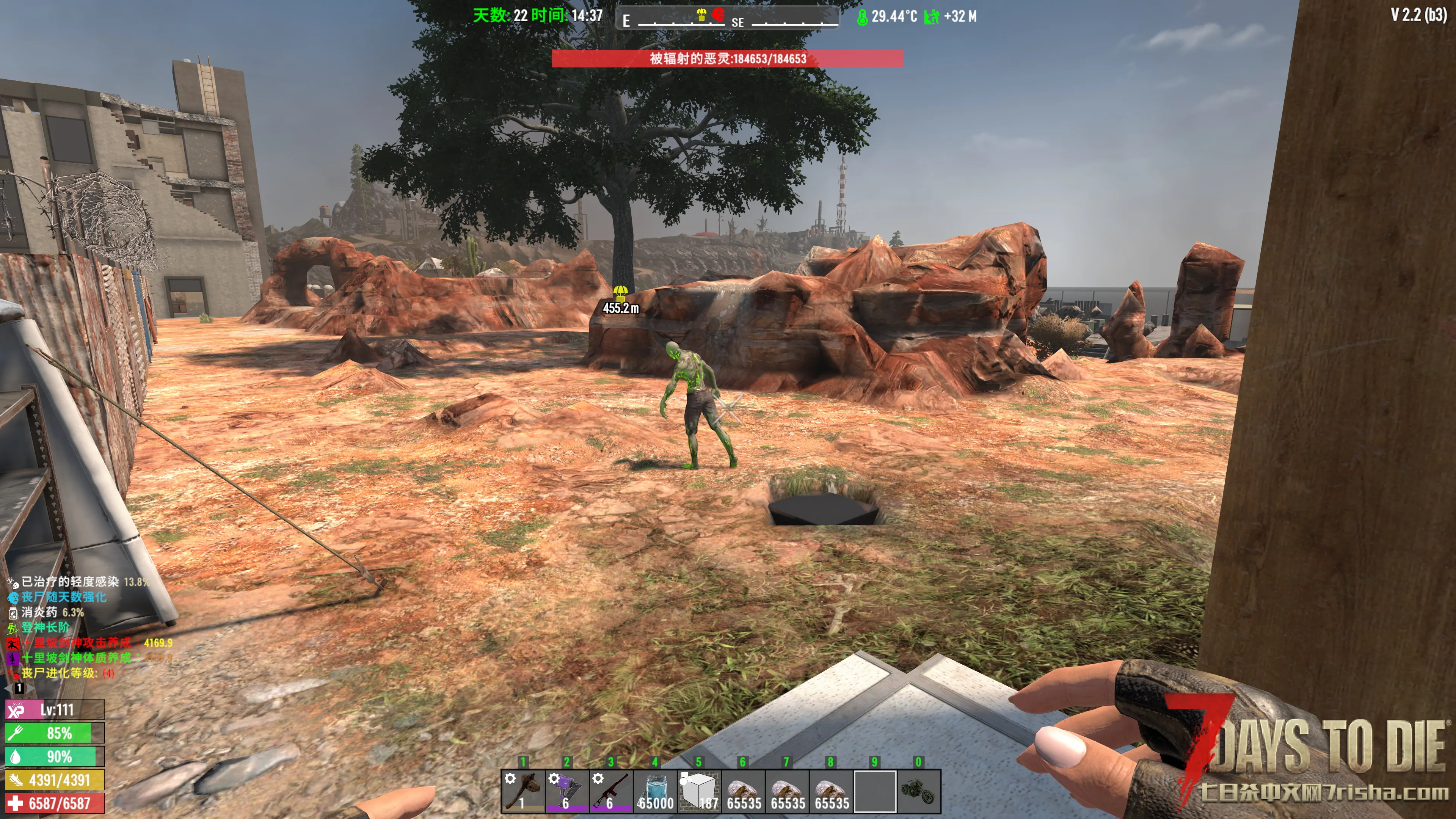Select the purple figure buff icon
Screen dimensions: 1456x819
pos(13,658)
